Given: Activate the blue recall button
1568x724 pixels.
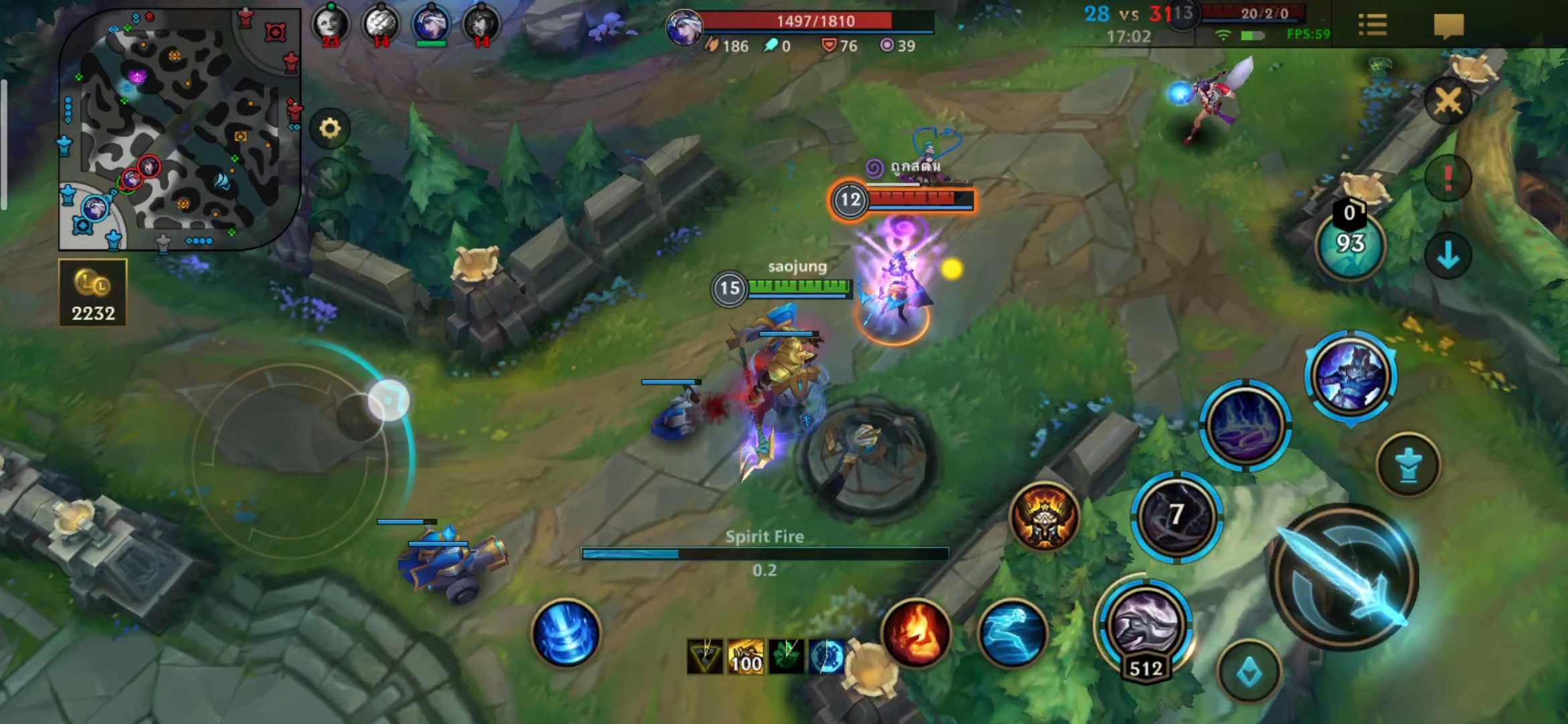Looking at the screenshot, I should coord(566,633).
